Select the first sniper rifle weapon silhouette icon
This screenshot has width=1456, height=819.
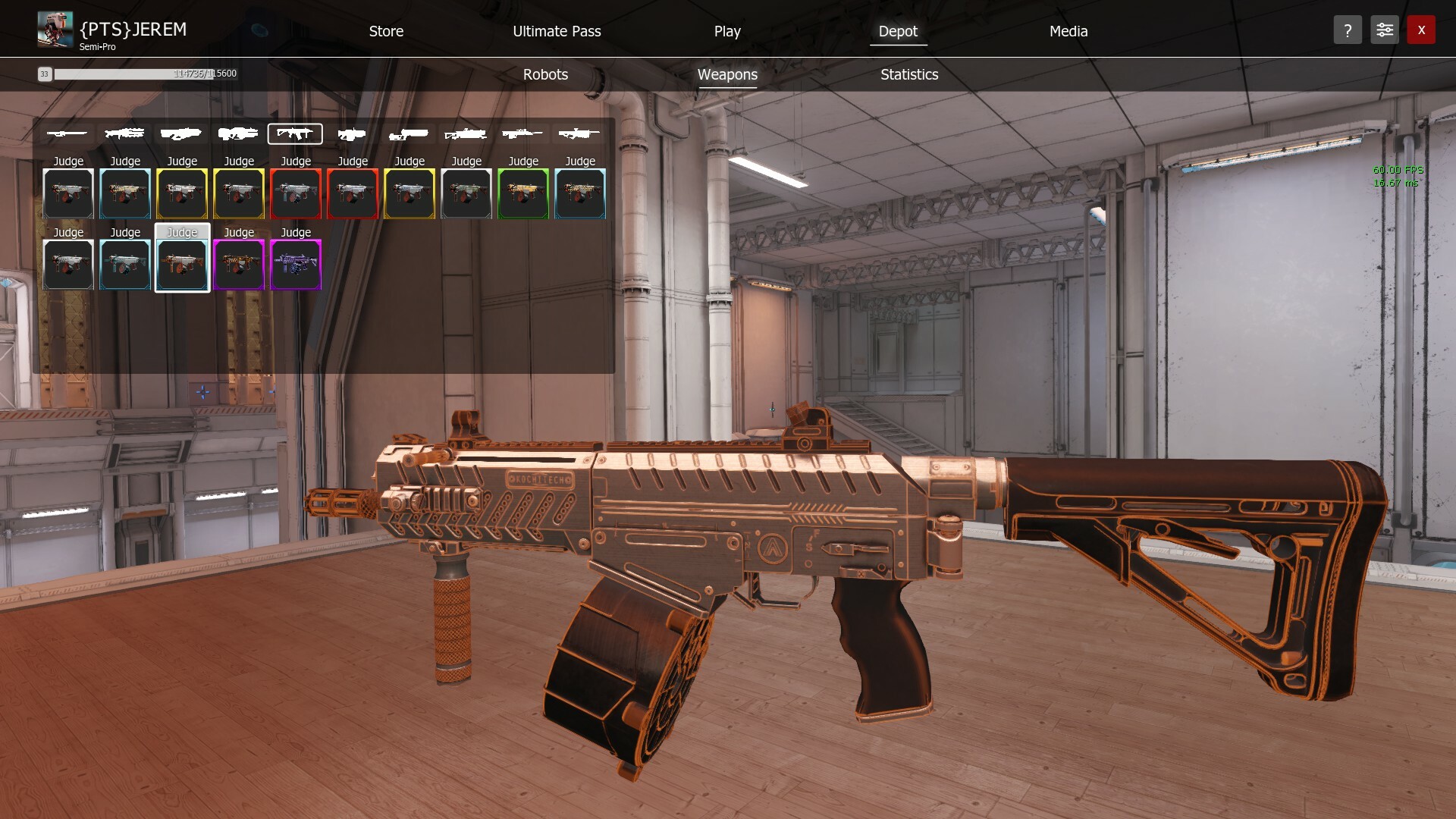[x=67, y=133]
